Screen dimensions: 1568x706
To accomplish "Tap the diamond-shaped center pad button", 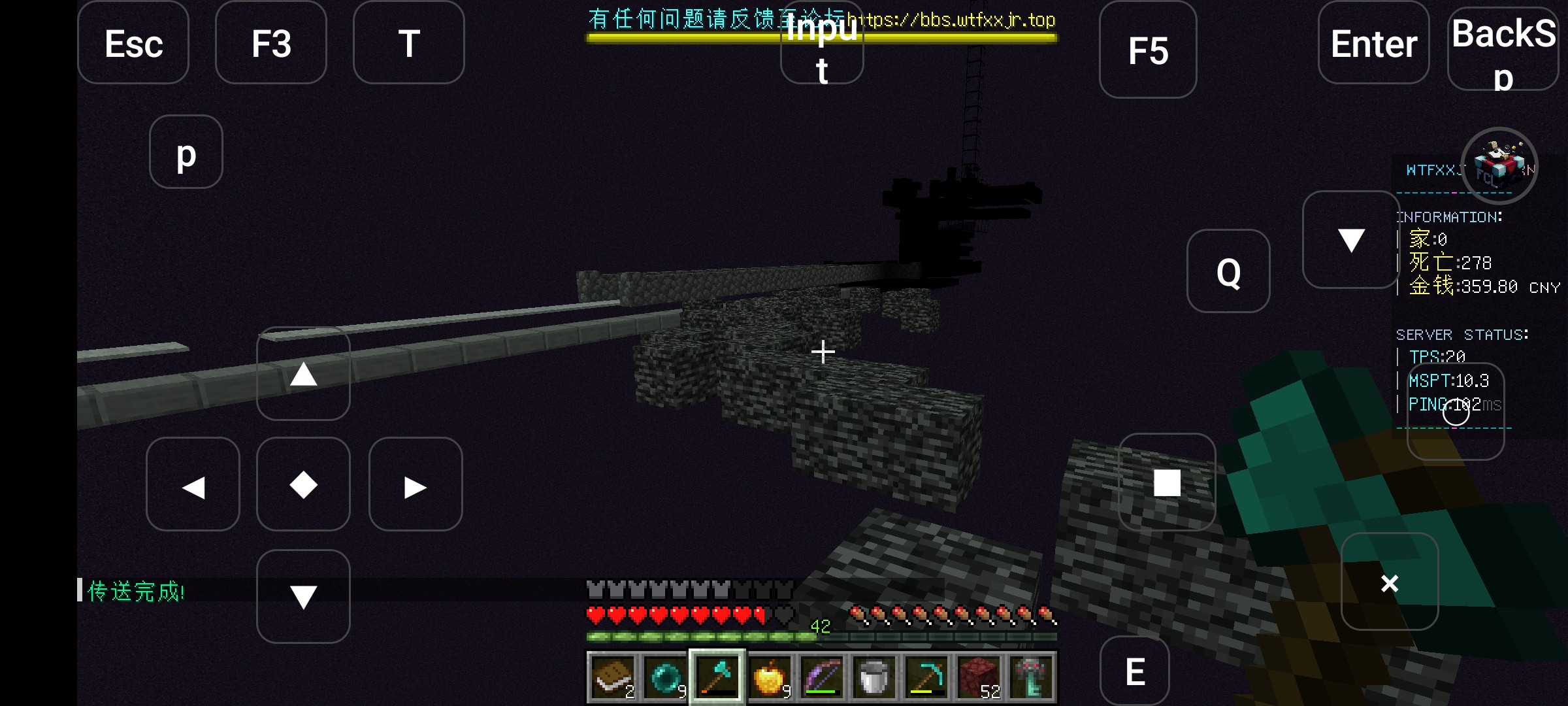I will [x=303, y=484].
